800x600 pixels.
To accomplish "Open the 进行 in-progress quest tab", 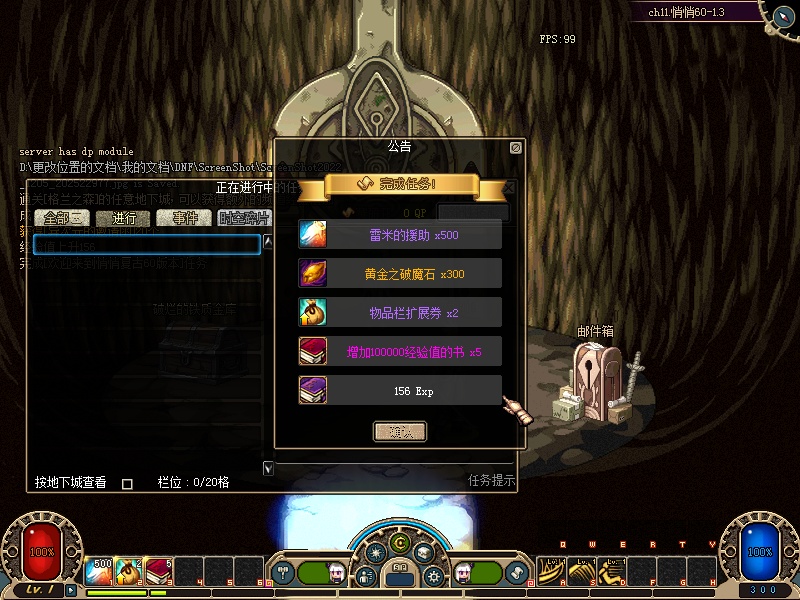I will click(125, 218).
